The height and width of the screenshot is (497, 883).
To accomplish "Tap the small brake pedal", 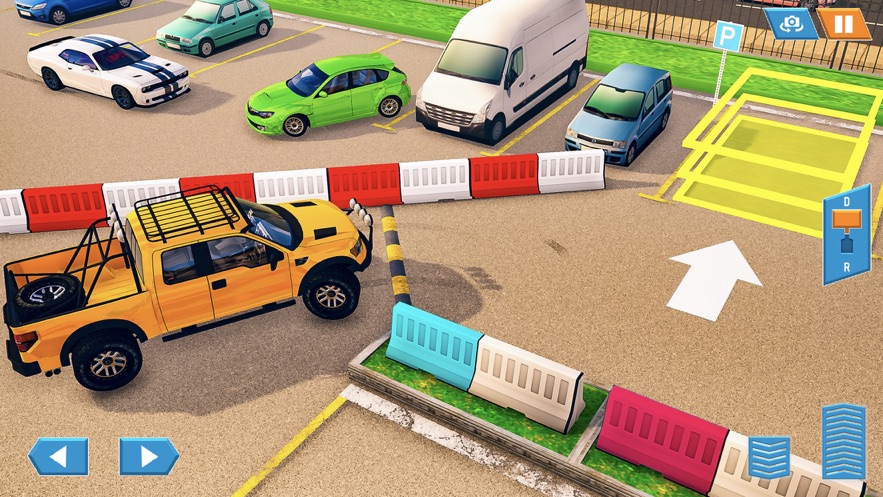I will pos(769,456).
